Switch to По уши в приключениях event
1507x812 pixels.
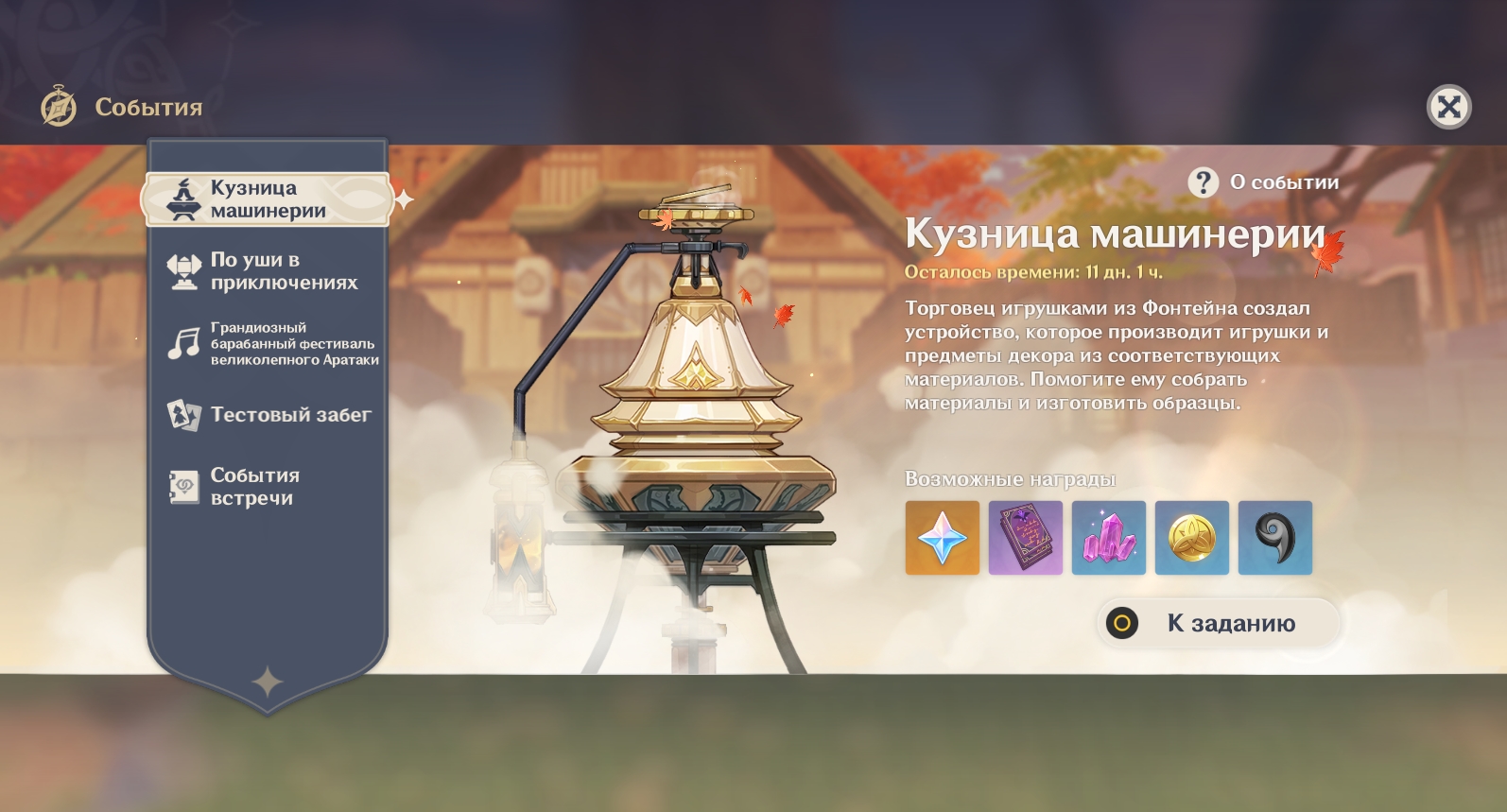coord(268,271)
